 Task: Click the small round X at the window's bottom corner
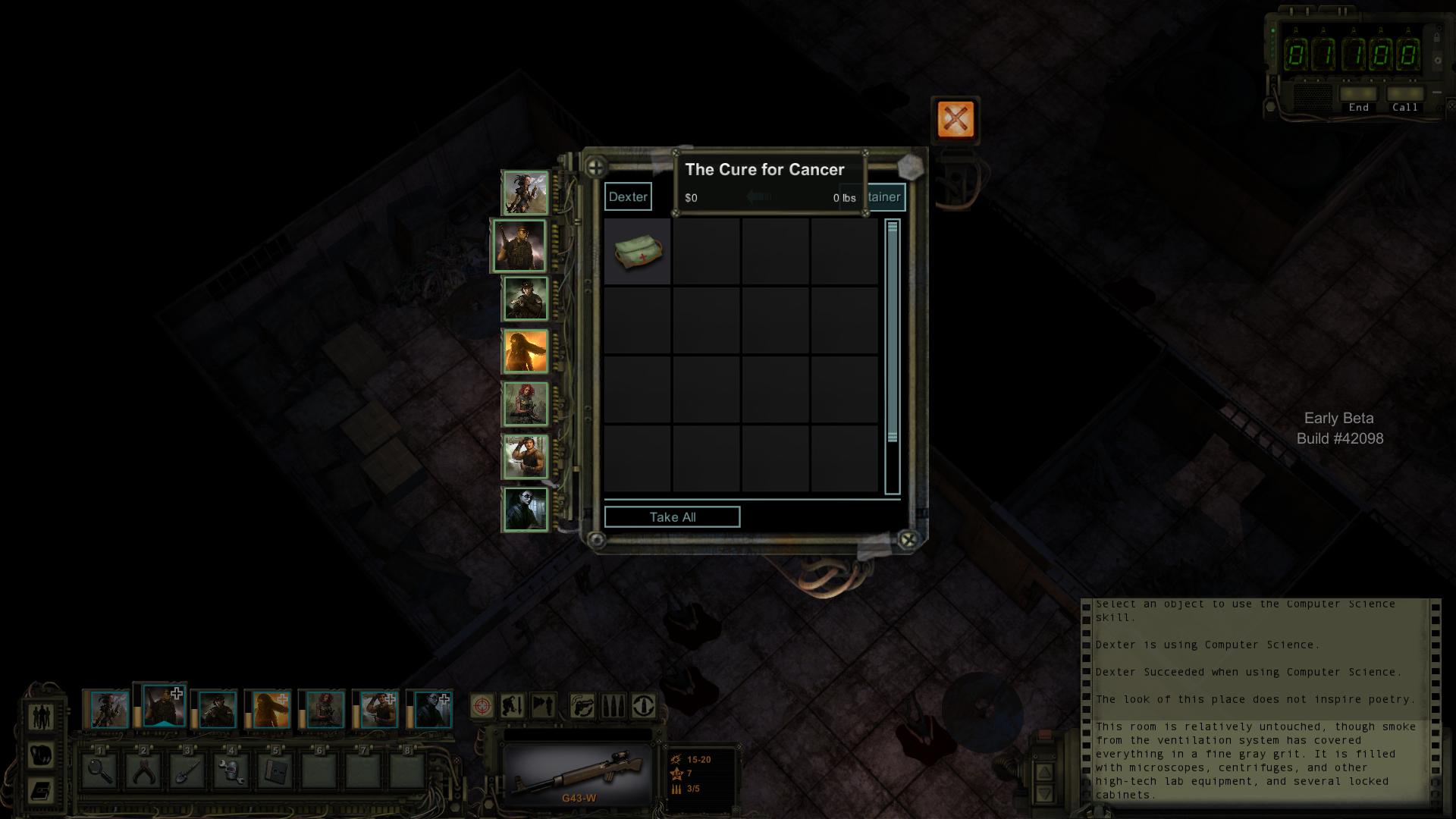tap(908, 539)
